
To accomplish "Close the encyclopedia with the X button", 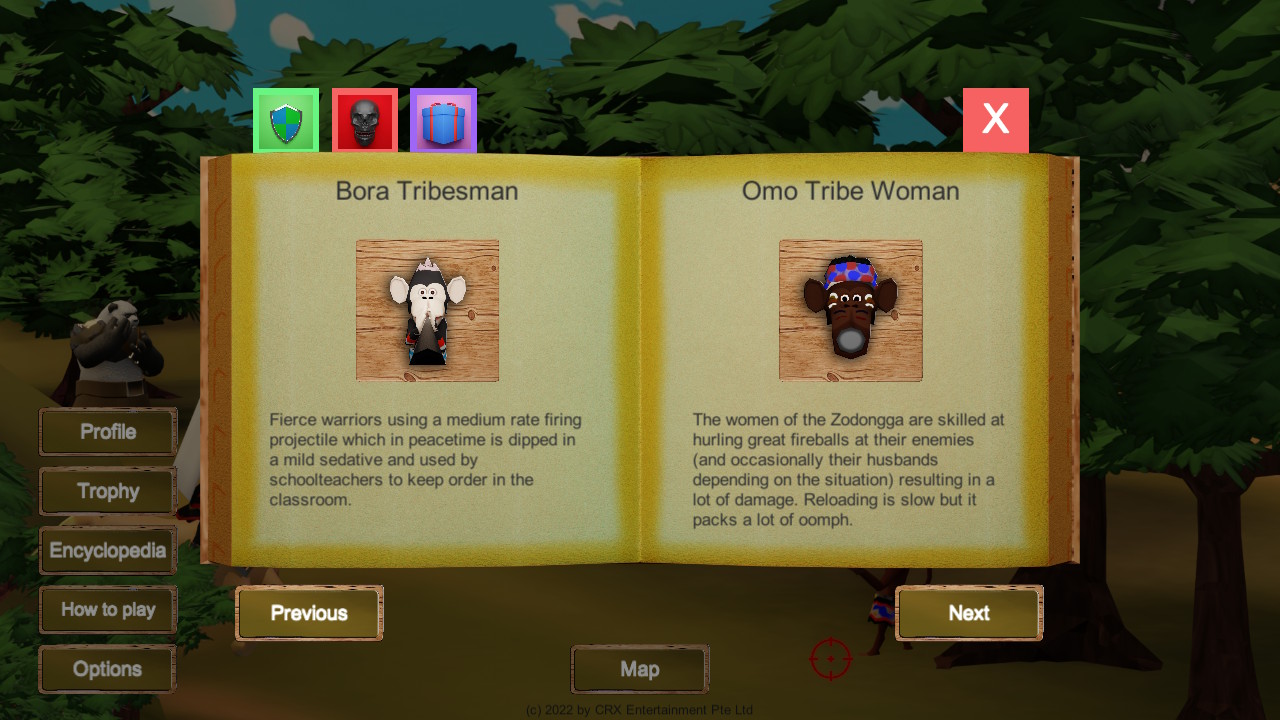I will [x=995, y=118].
